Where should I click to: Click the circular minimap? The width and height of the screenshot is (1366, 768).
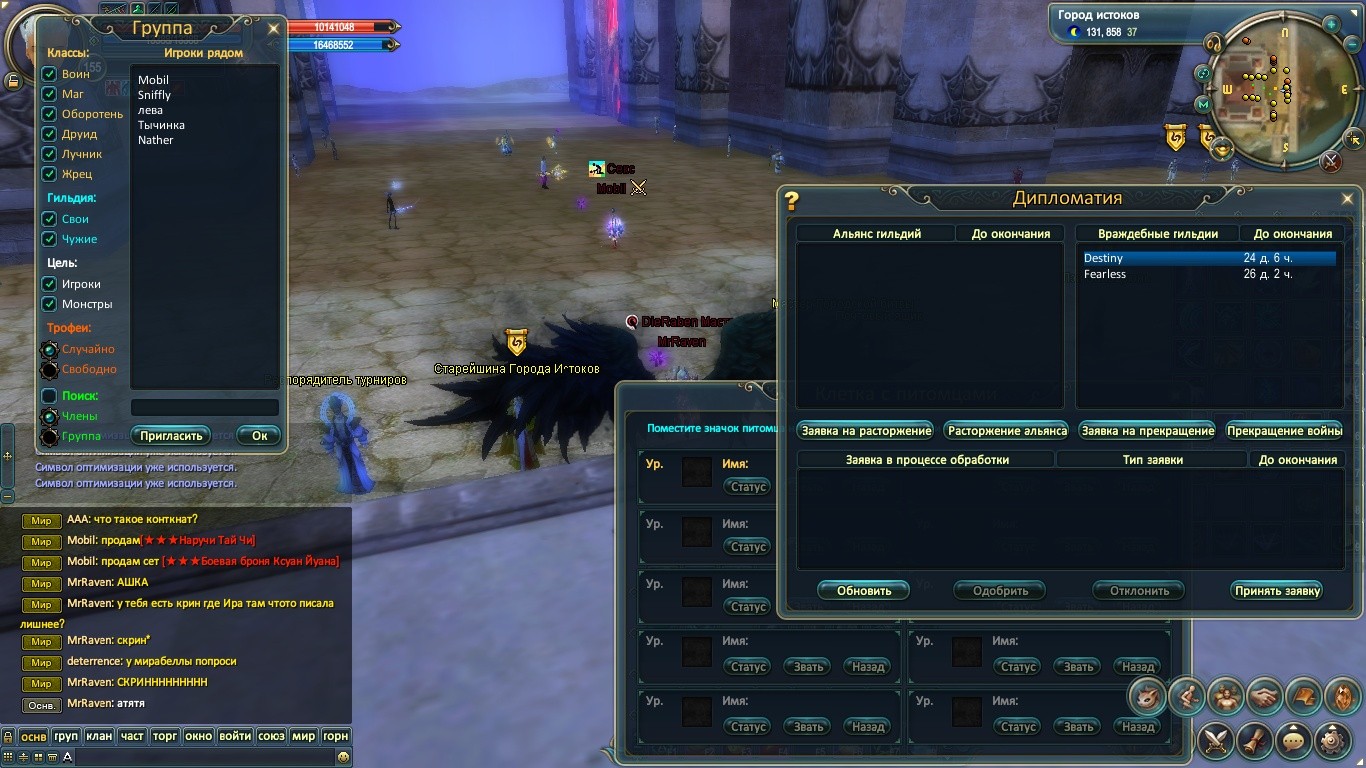1269,88
